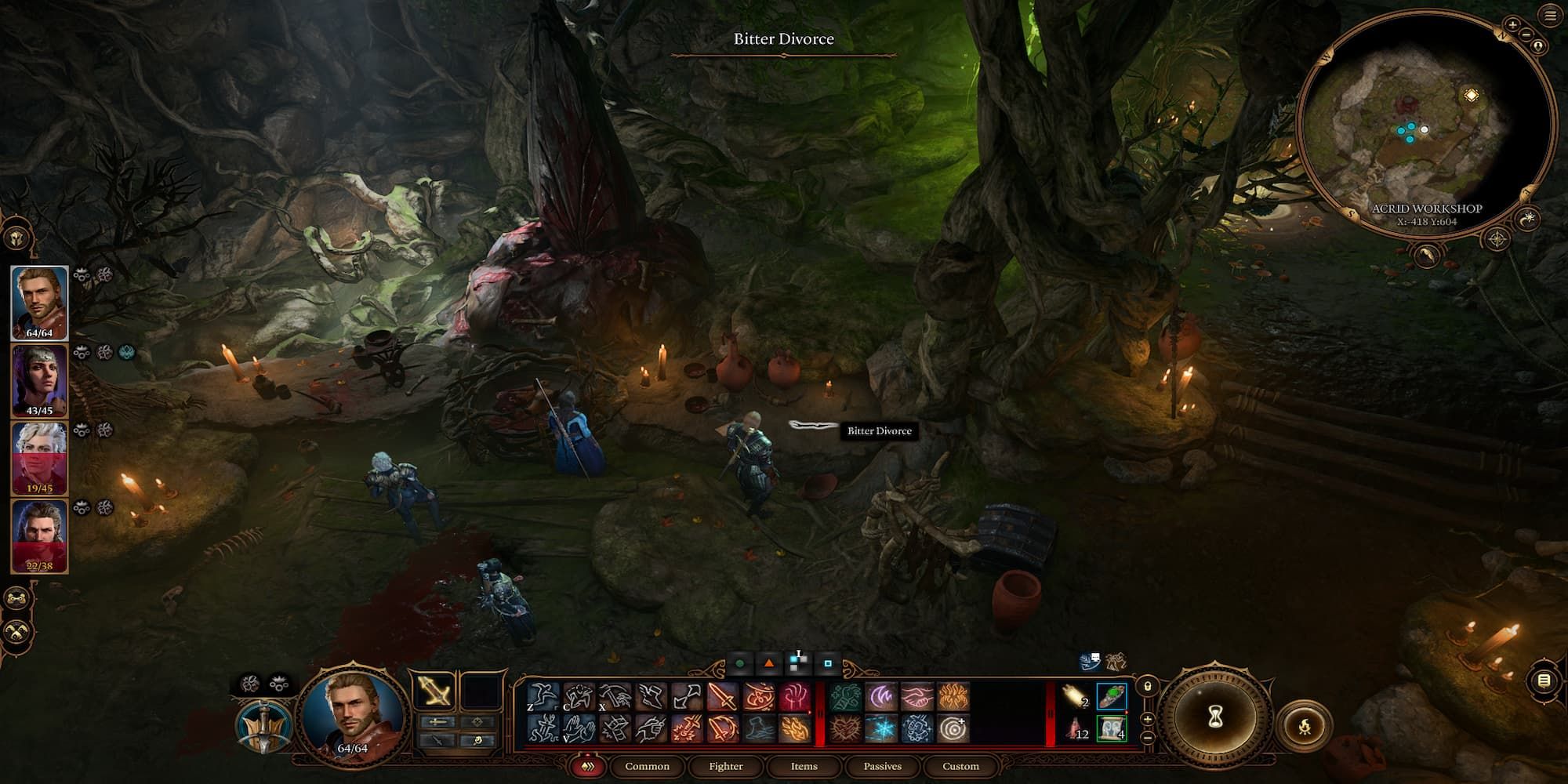Select the 22/38 party member portrait
Image resolution: width=1568 pixels, height=784 pixels.
pos(39,536)
